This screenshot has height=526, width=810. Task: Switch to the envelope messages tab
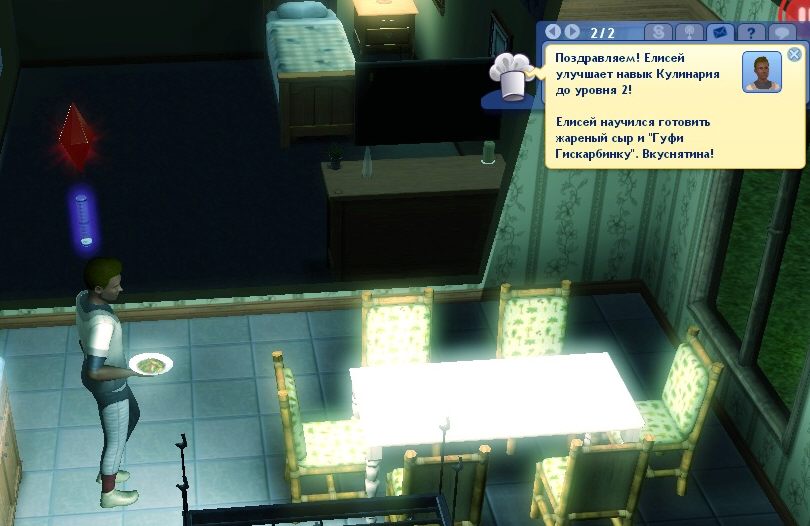point(717,32)
